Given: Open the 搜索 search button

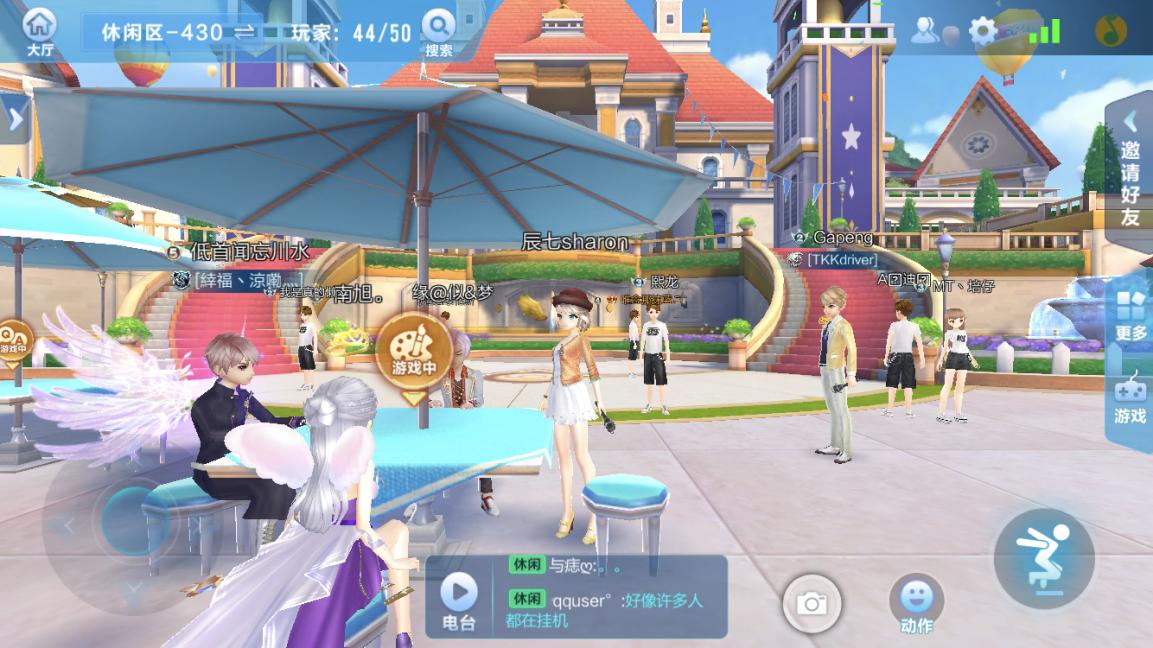Looking at the screenshot, I should point(438,32).
